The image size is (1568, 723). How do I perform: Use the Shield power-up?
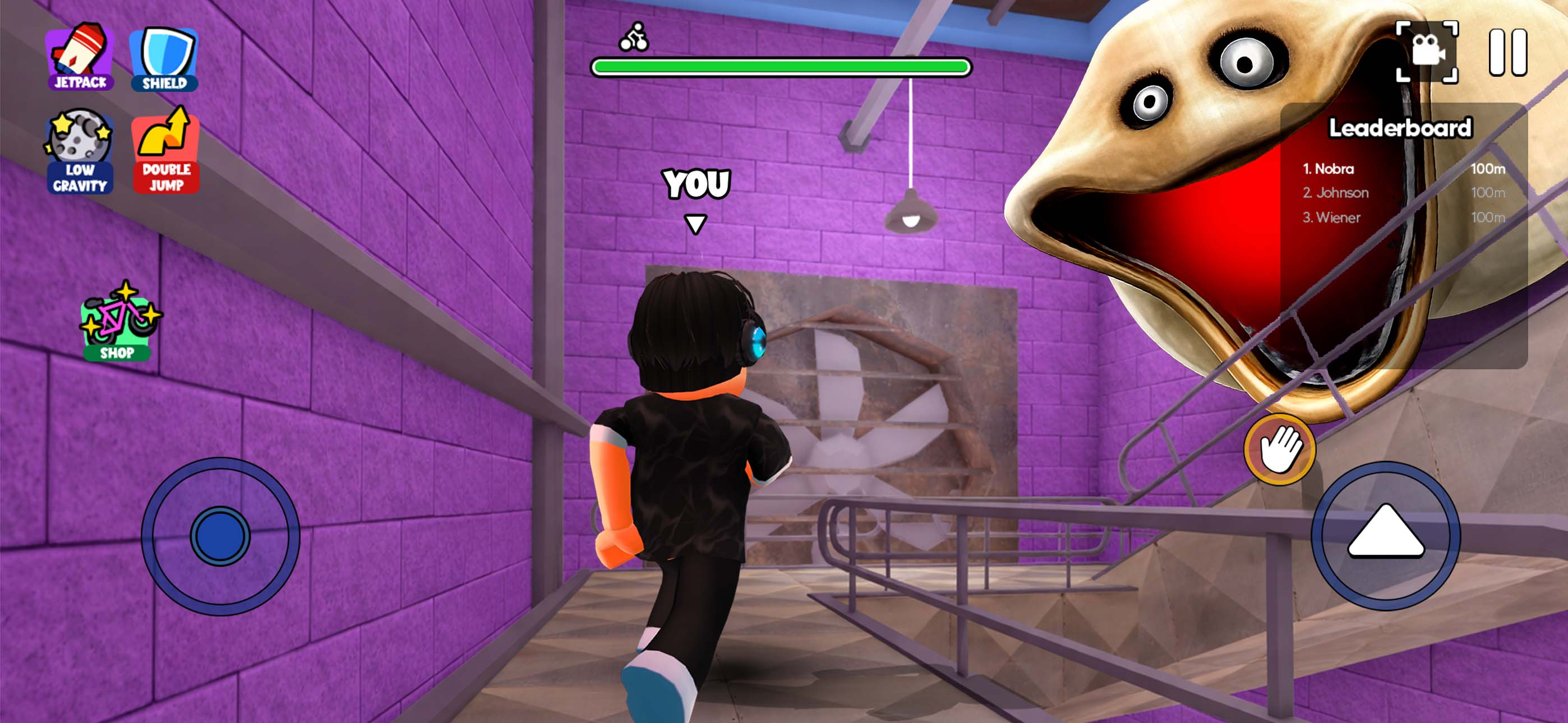pos(164,59)
